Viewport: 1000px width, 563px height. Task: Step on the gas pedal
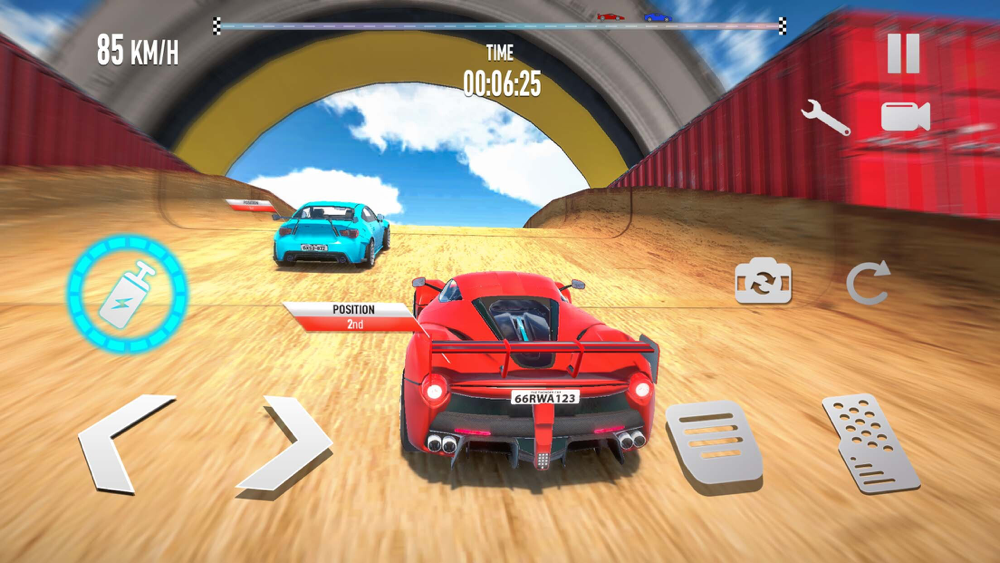pyautogui.click(x=870, y=443)
